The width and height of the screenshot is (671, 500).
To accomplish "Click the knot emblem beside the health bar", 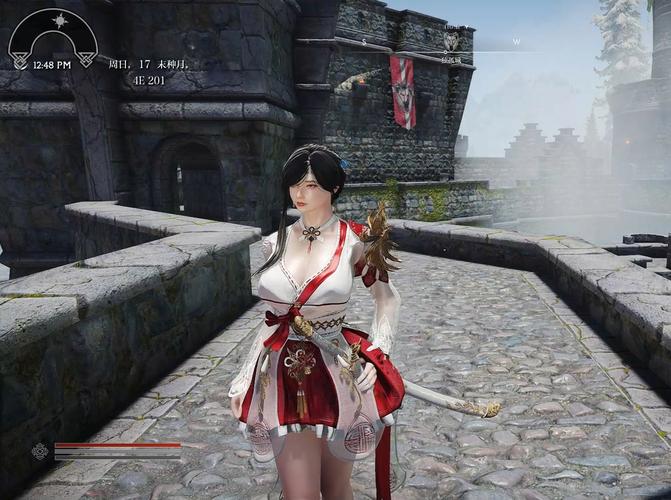I will [x=40, y=451].
